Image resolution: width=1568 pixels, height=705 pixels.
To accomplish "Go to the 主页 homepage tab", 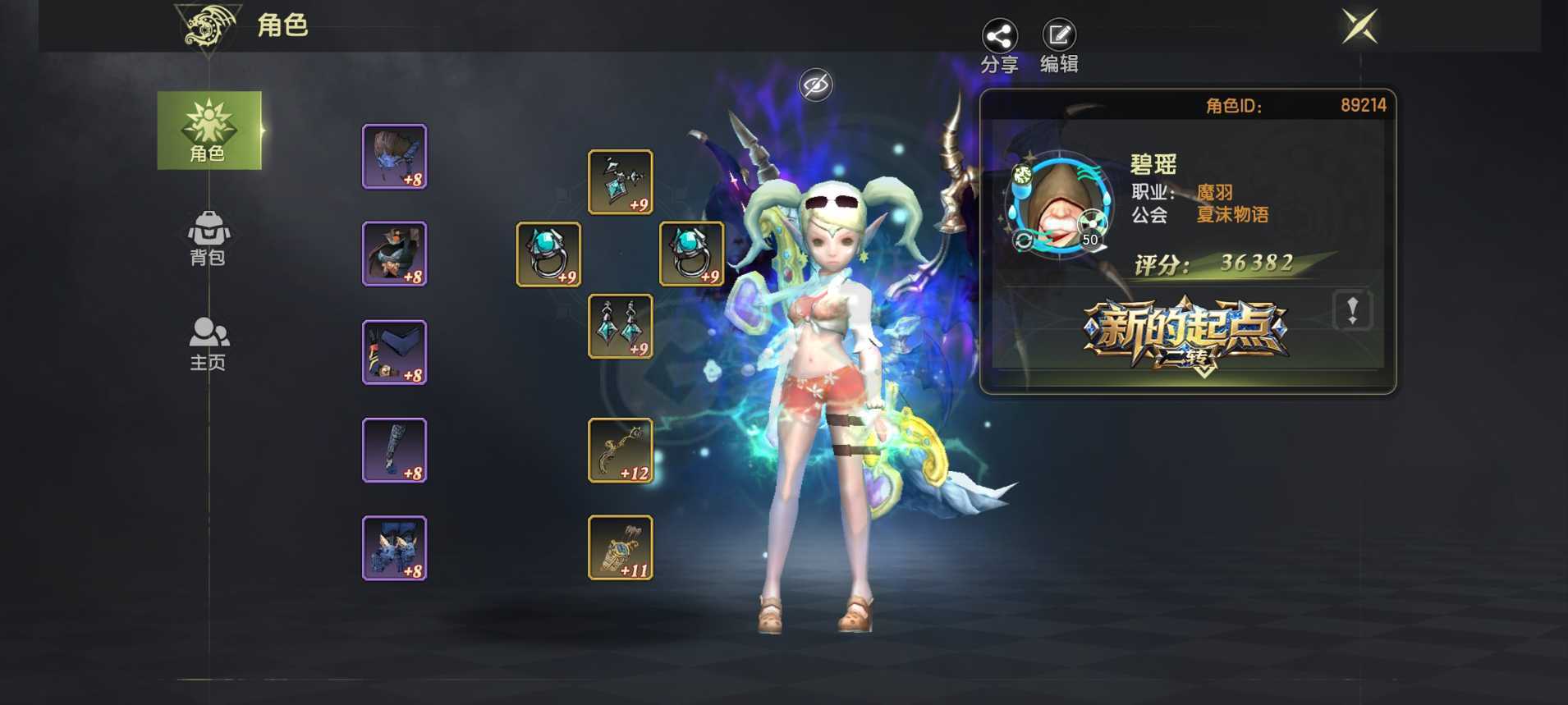I will (208, 344).
